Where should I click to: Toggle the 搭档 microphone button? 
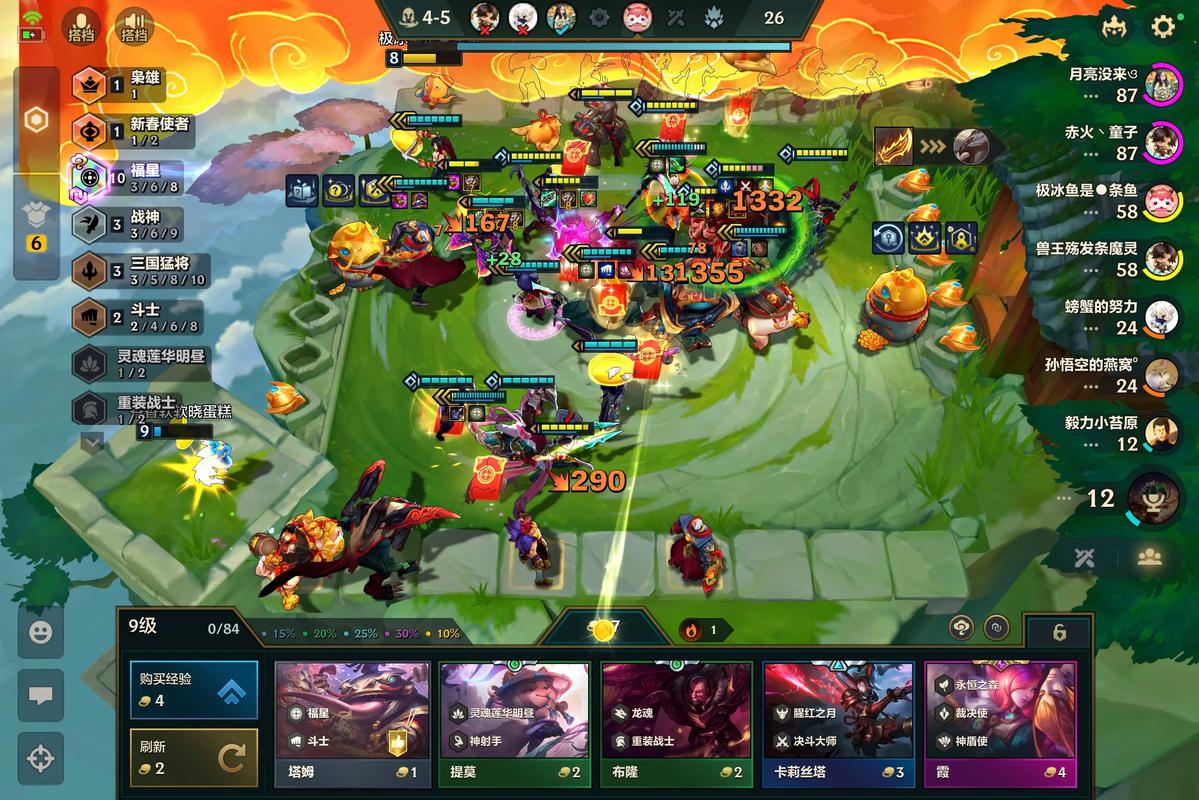(x=81, y=26)
